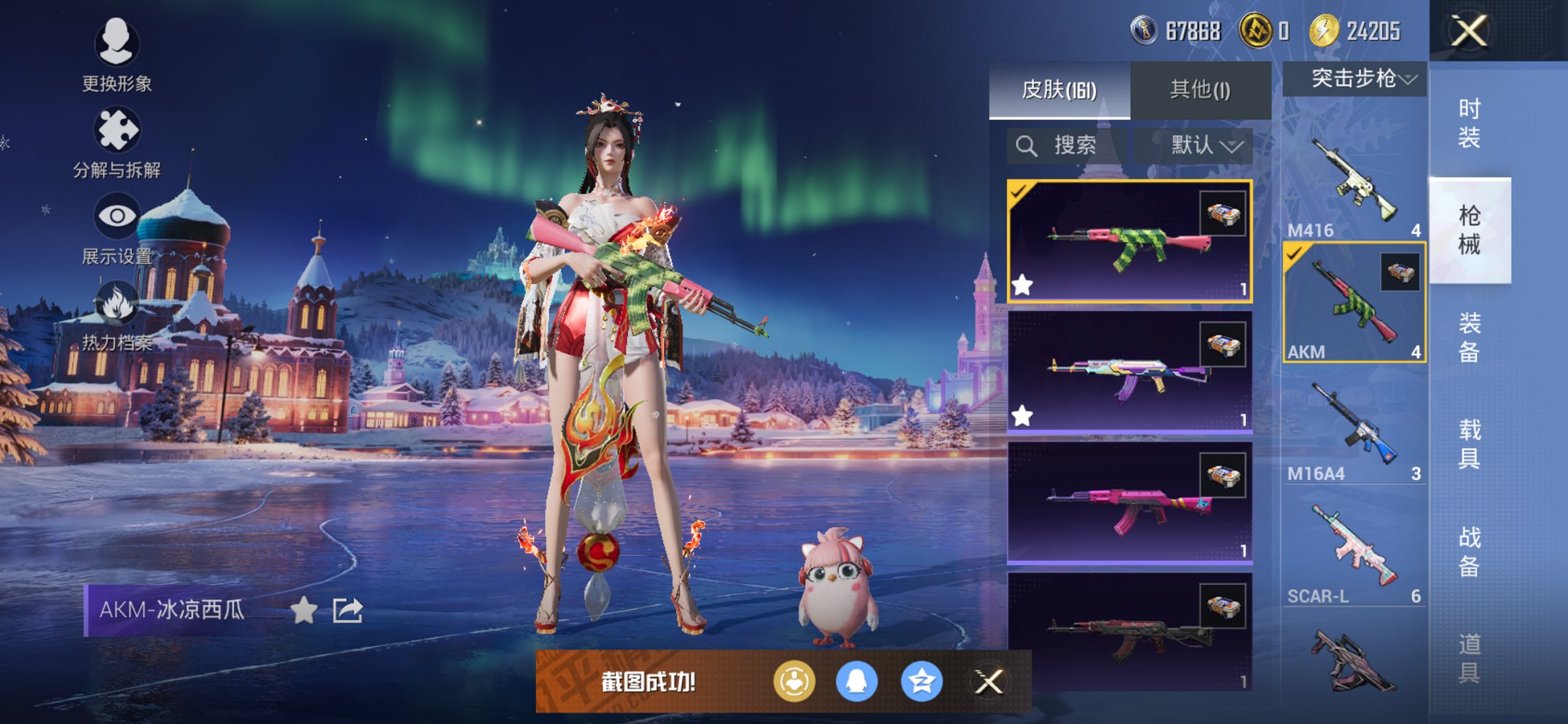Open the 默认 sort dropdown
This screenshot has width=1568, height=724.
pos(1206,146)
